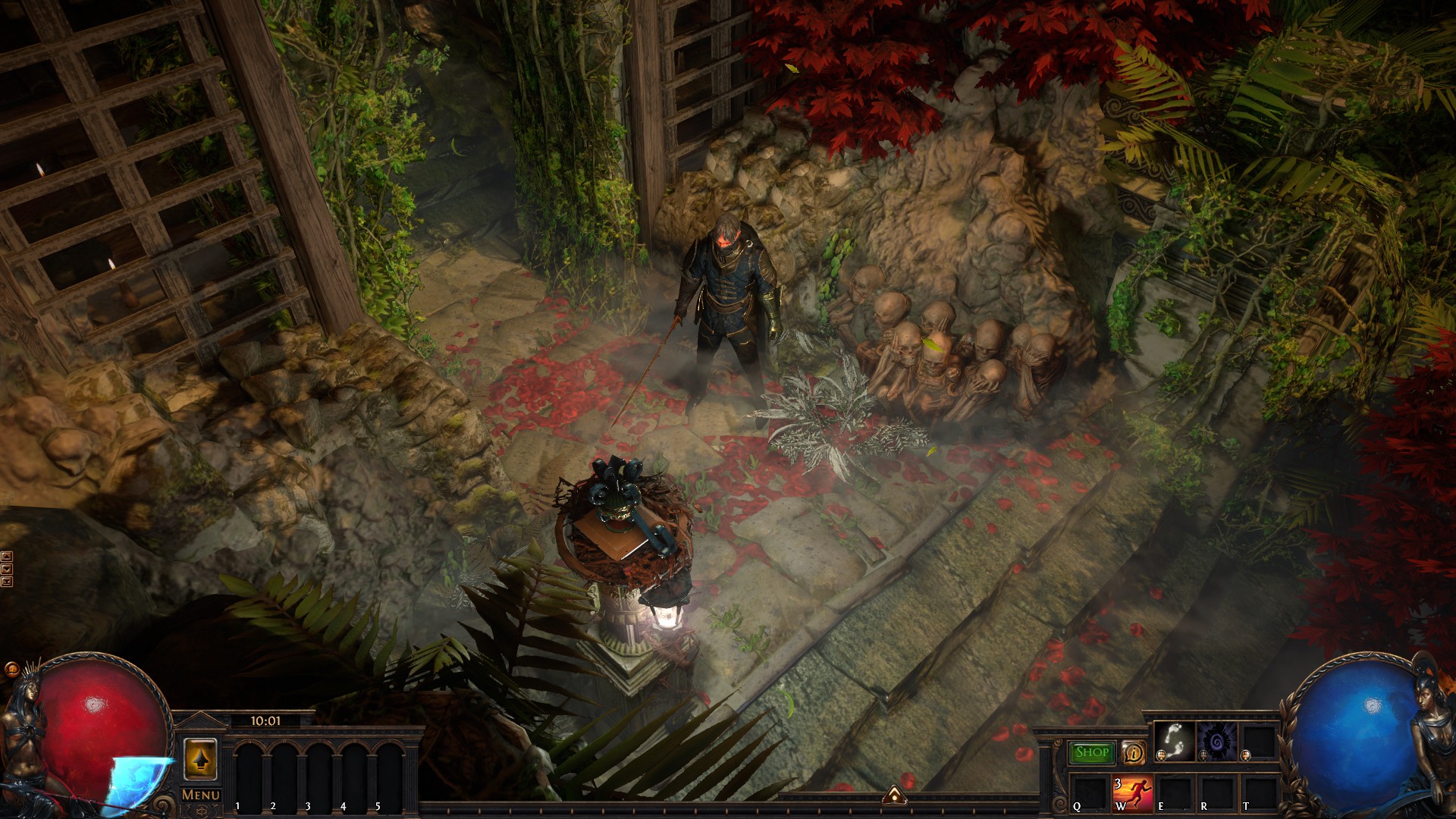Use the running man skill on W
Viewport: 1456px width, 819px height.
tap(1132, 794)
